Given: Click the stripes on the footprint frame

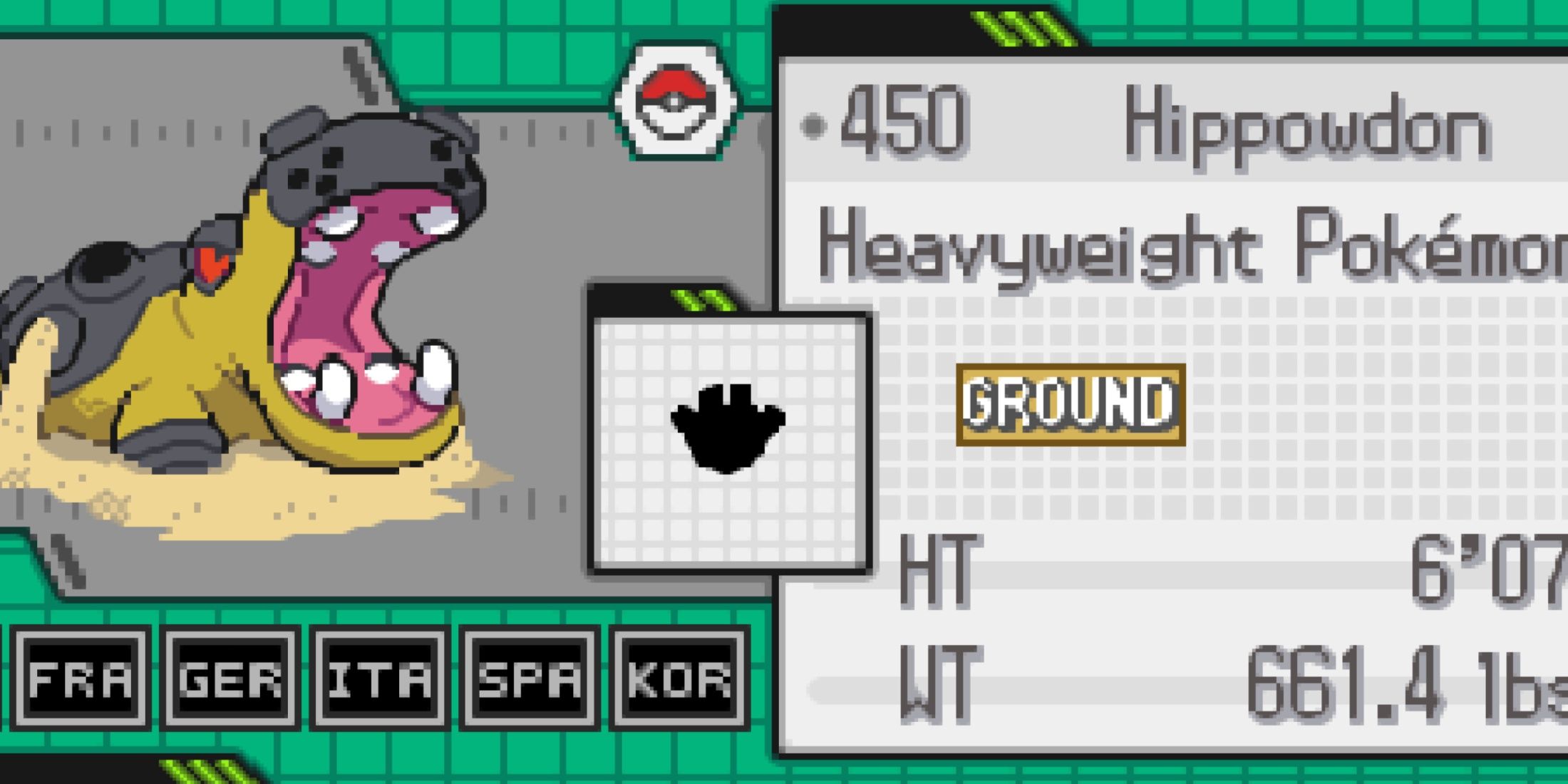Looking at the screenshot, I should coord(702,299).
